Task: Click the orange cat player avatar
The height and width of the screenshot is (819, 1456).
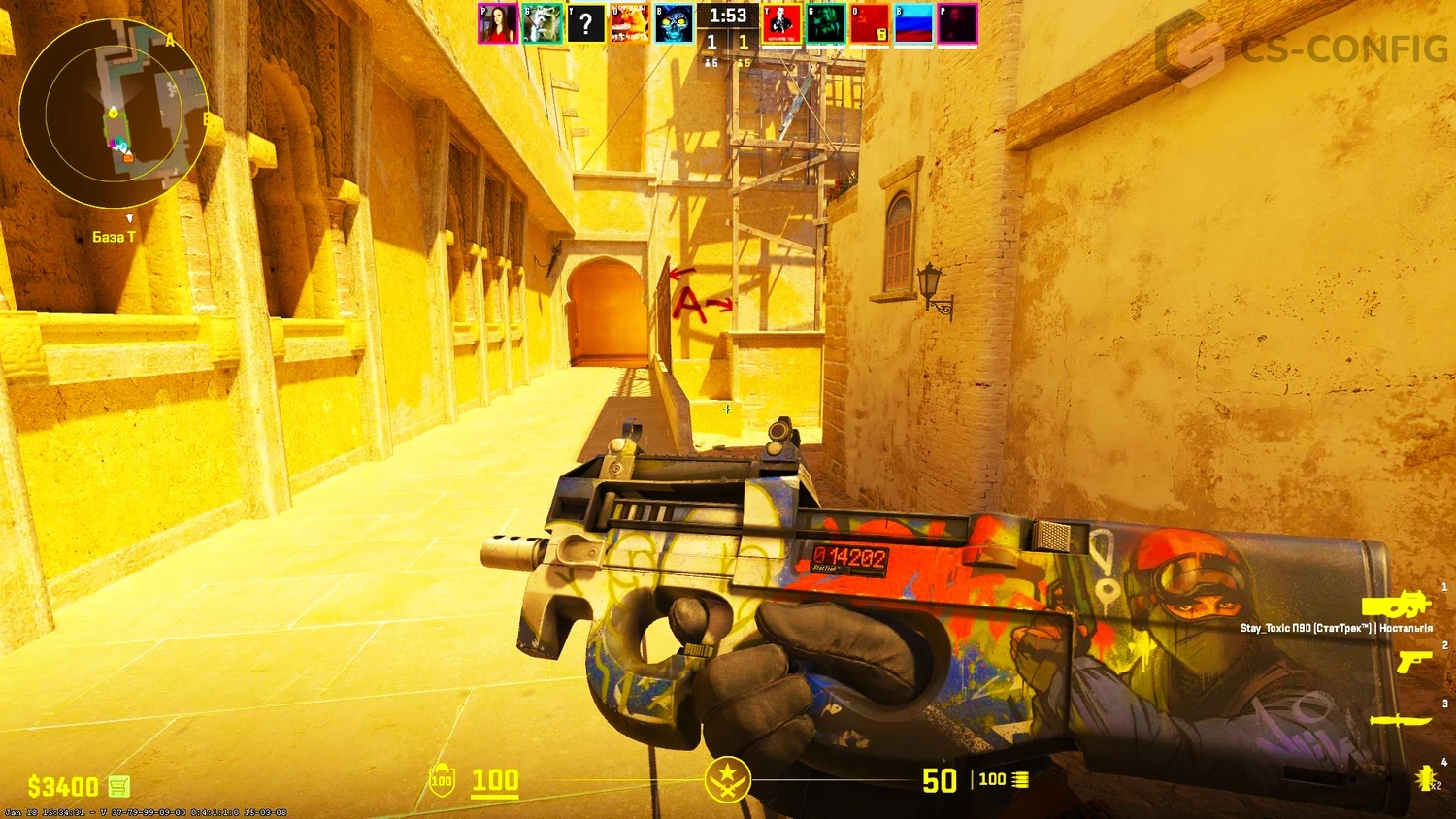Action: point(629,23)
